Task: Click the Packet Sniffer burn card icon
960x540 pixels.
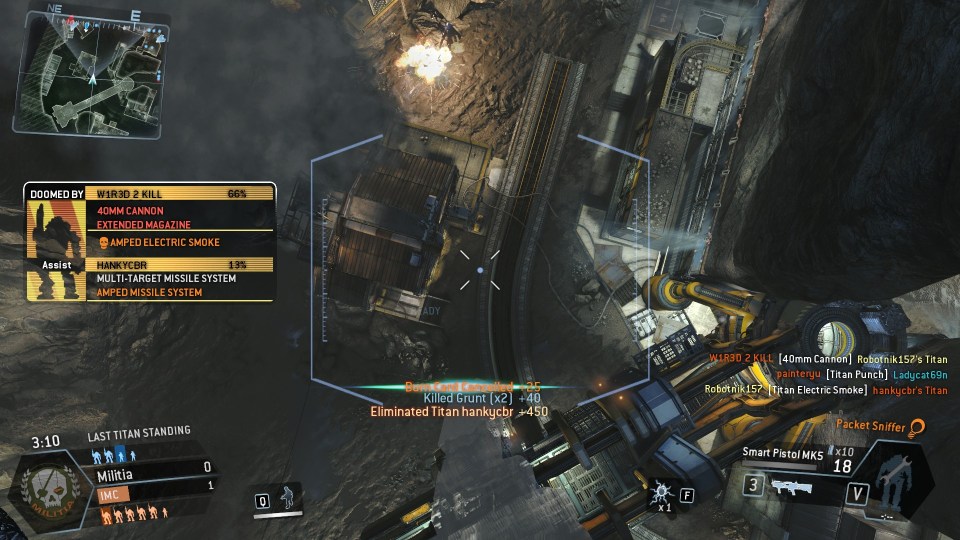Action: click(x=916, y=427)
